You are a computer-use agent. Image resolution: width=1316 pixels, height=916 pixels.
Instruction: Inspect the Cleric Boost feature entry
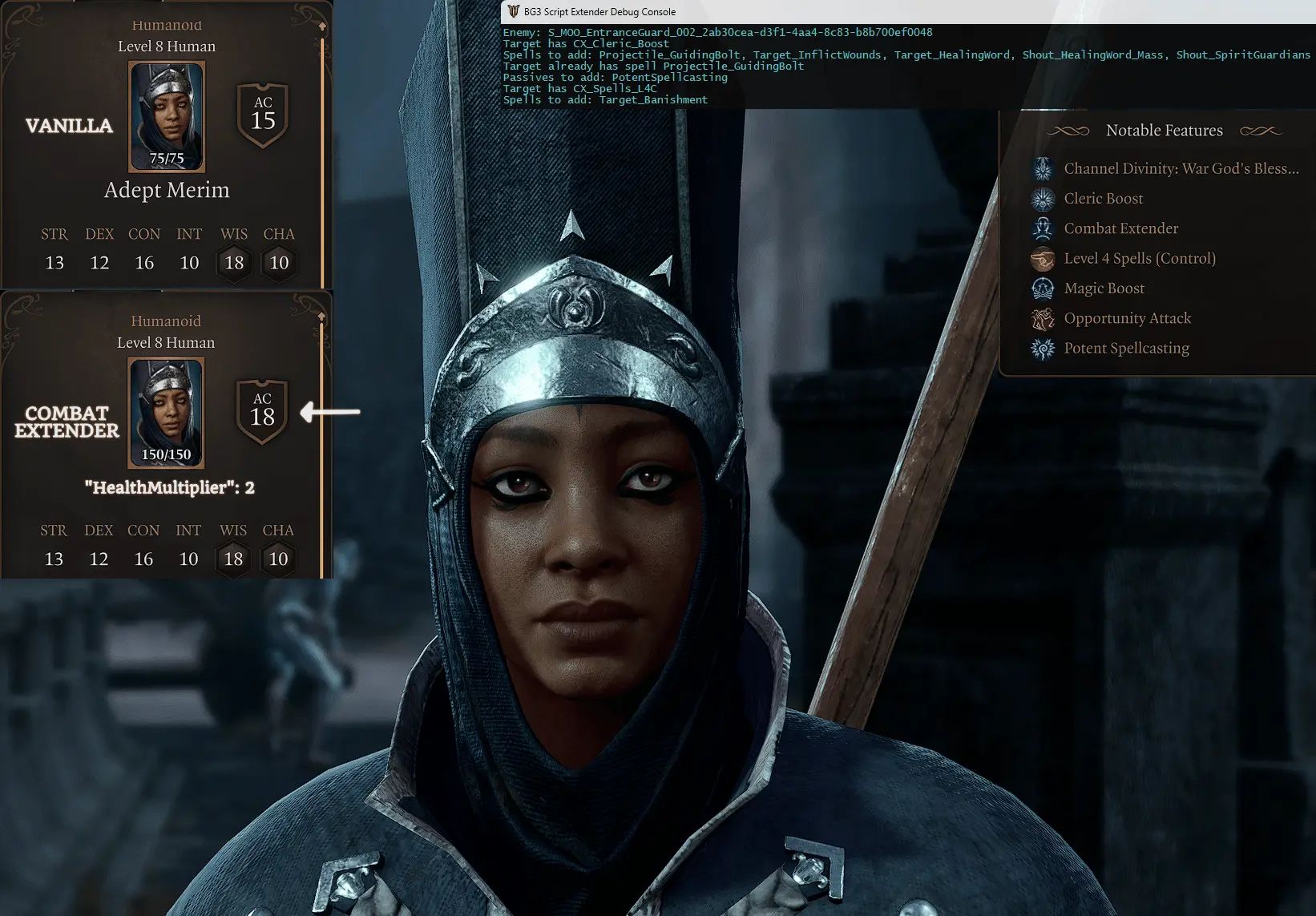[x=1103, y=199]
